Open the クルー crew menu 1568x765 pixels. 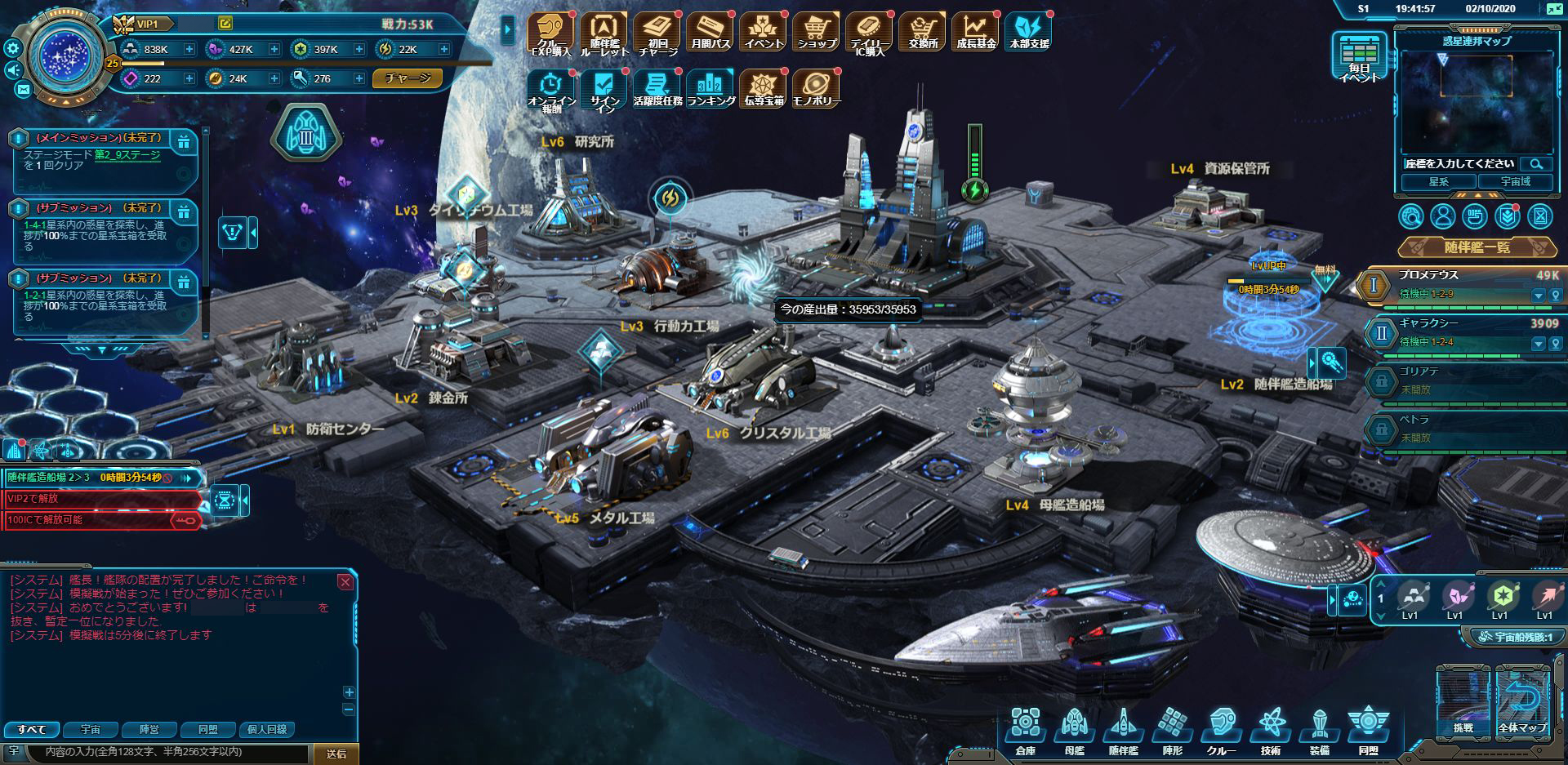1221,731
